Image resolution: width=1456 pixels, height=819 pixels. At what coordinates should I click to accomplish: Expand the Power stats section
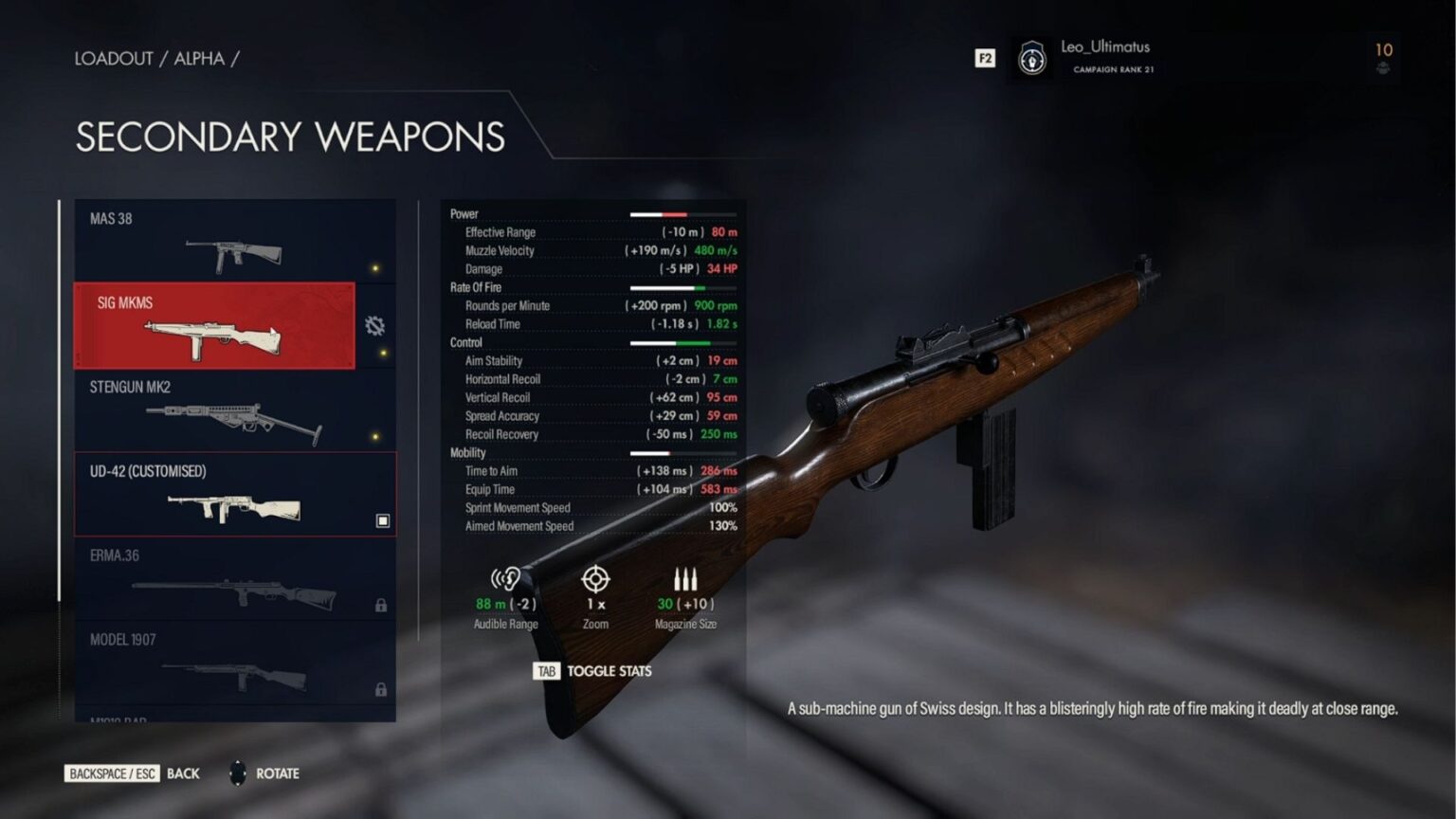coord(464,213)
